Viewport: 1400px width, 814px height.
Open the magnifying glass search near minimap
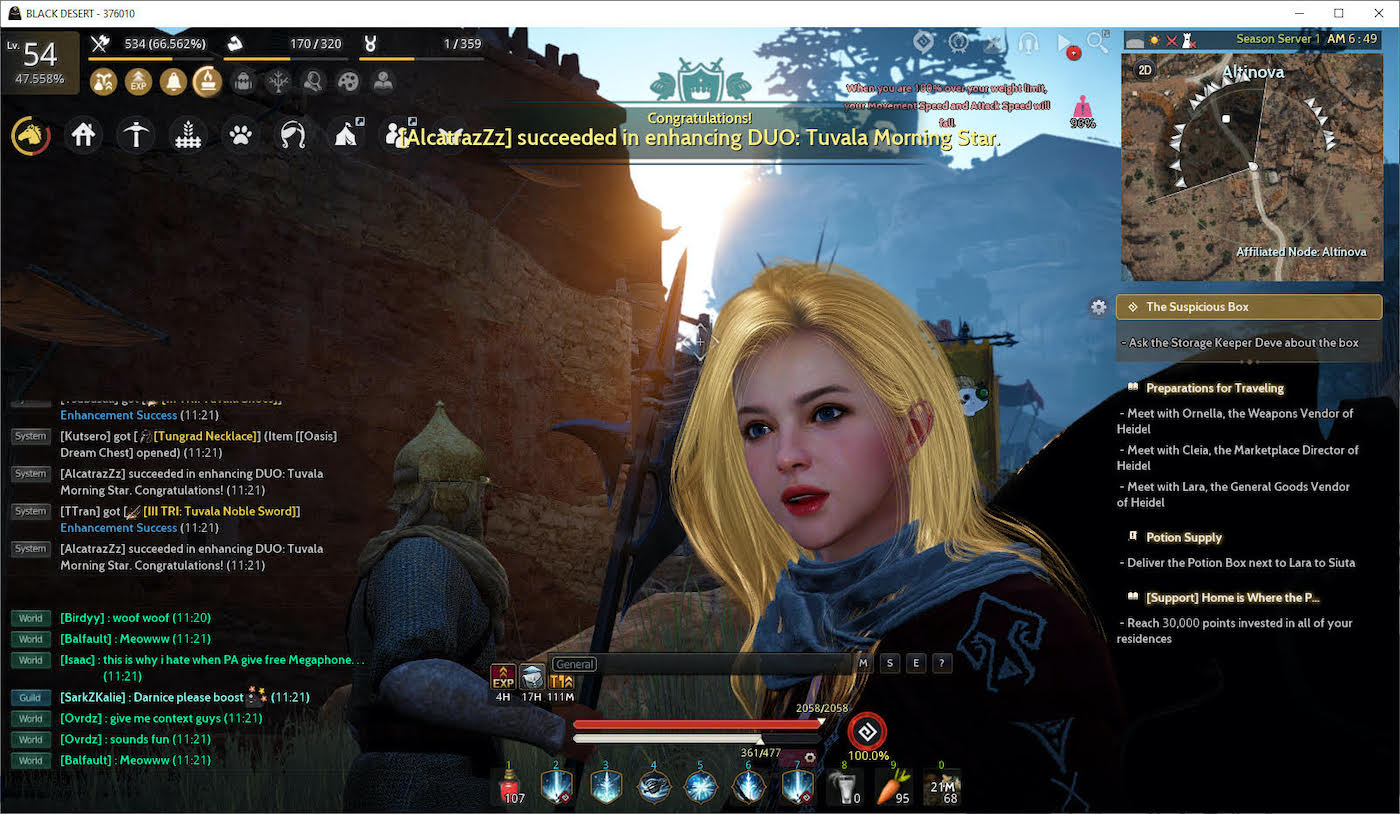pyautogui.click(x=1096, y=44)
